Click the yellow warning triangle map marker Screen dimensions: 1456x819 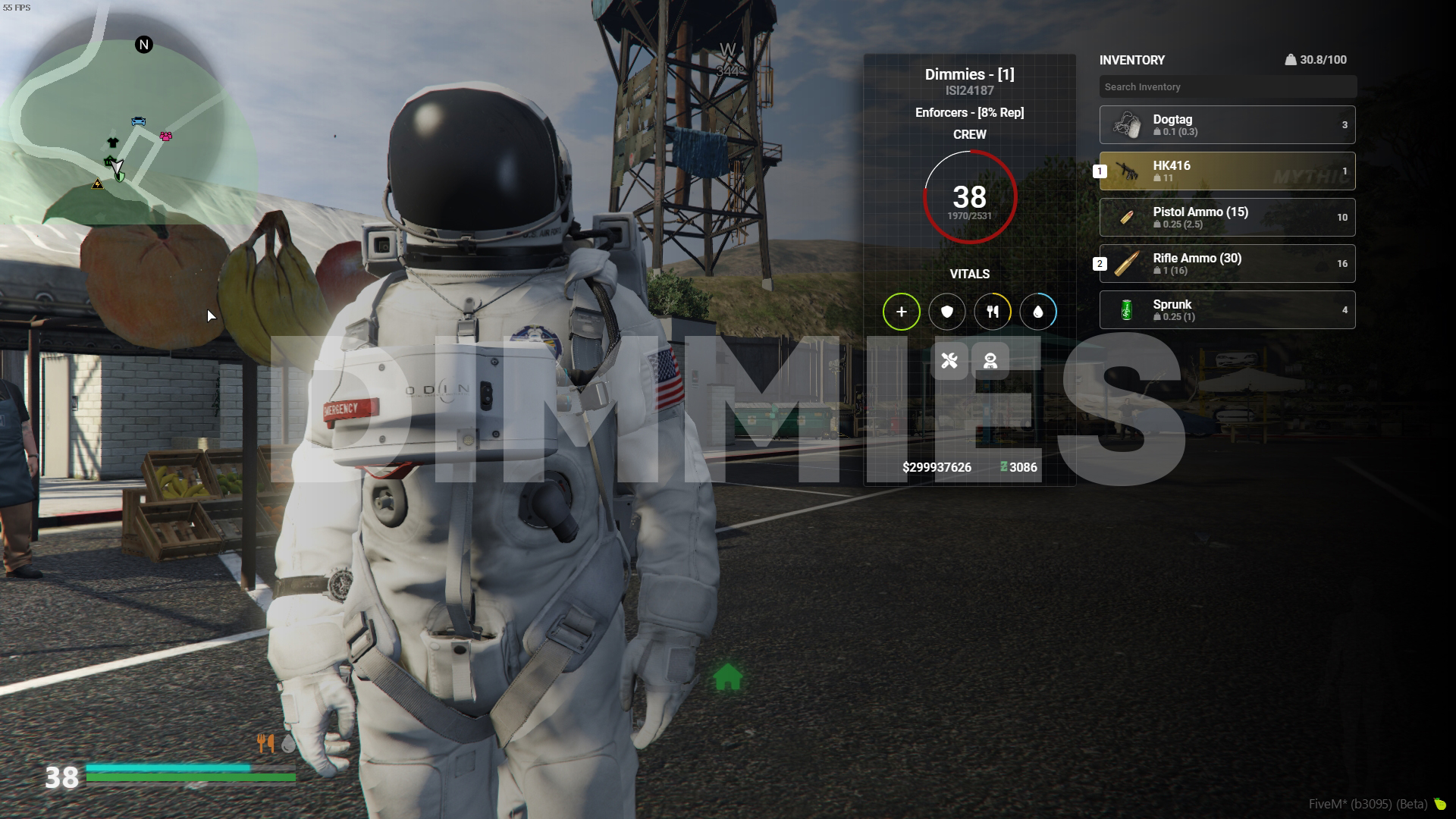click(97, 184)
